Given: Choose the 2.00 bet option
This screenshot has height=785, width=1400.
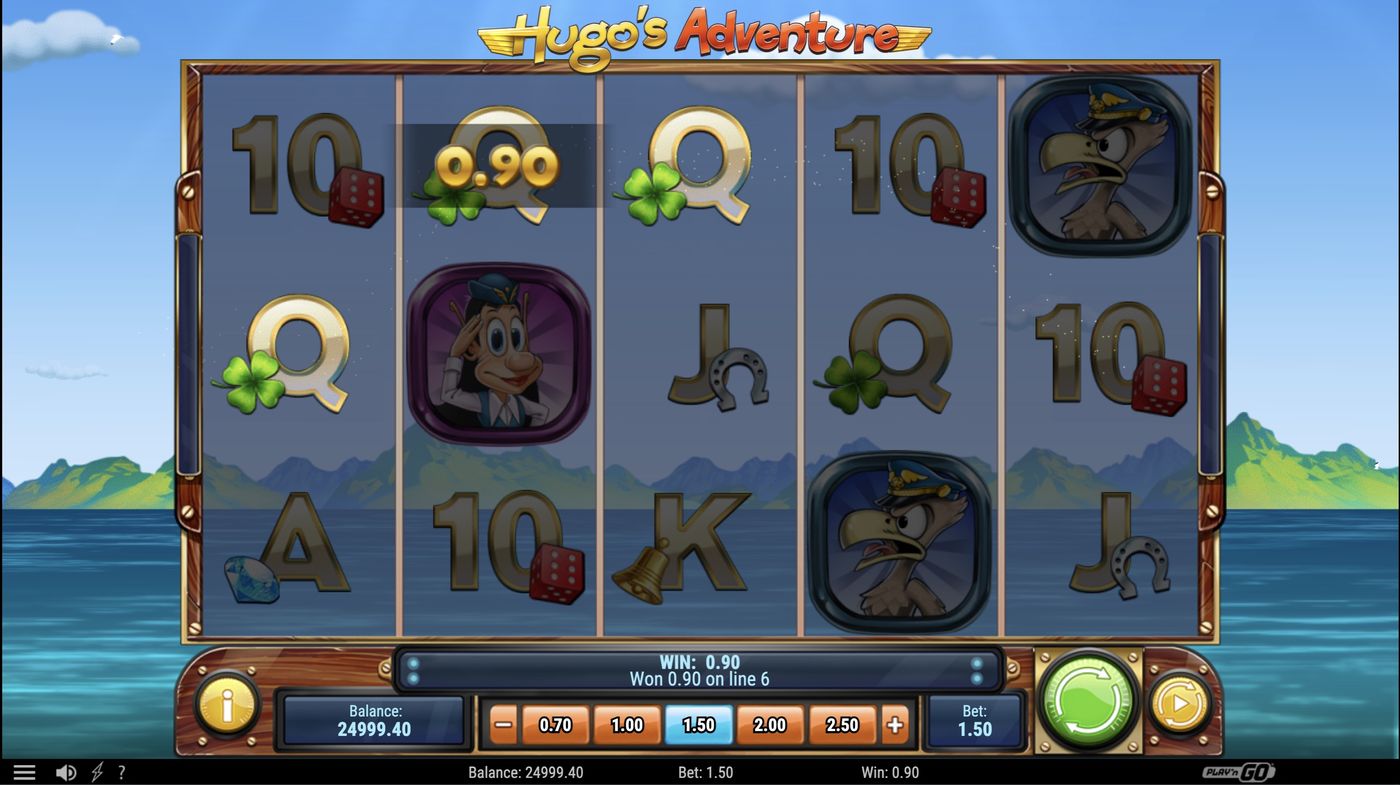Looking at the screenshot, I should pos(769,724).
